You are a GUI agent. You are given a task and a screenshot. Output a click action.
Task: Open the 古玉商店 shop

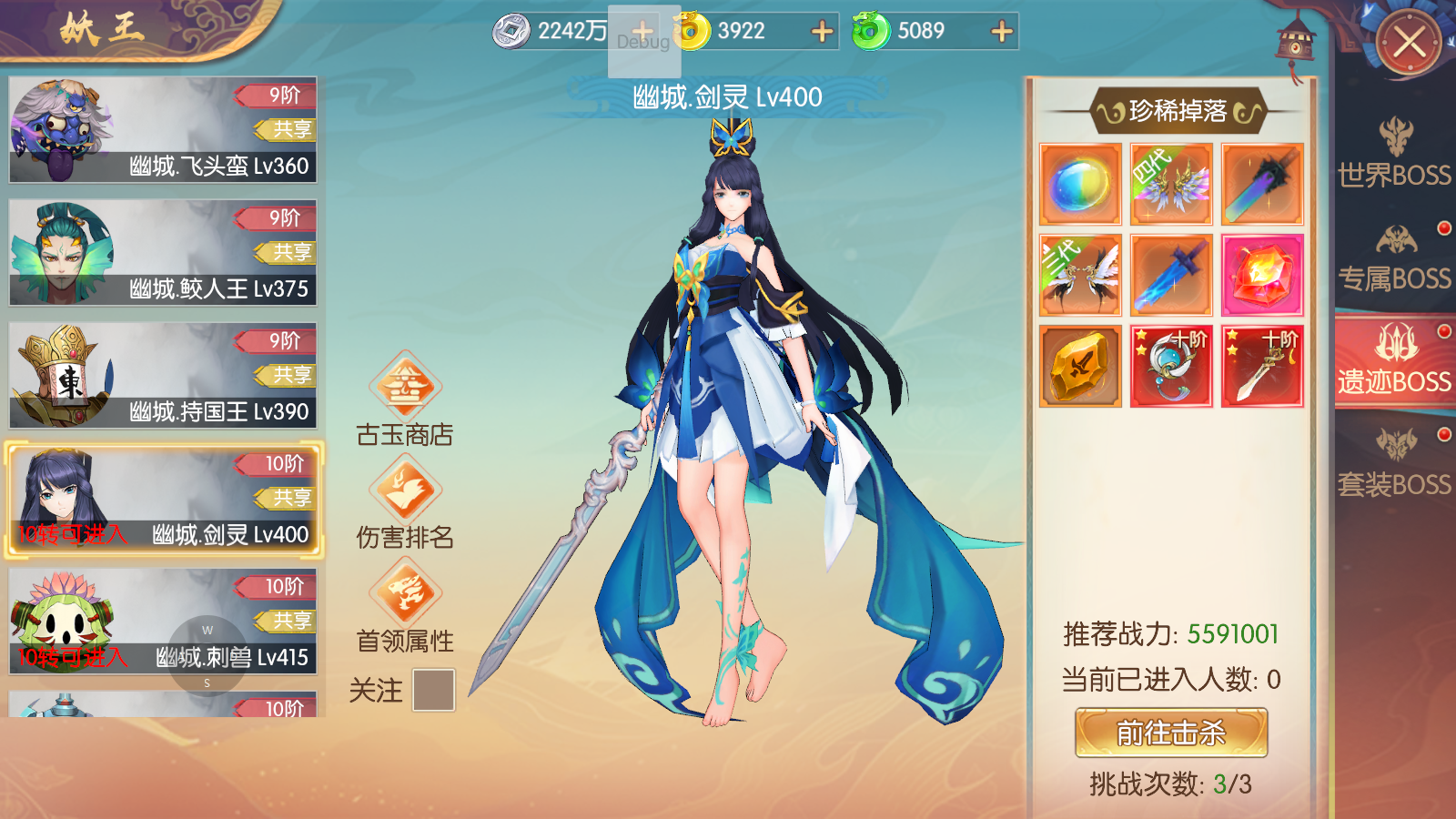[x=405, y=400]
